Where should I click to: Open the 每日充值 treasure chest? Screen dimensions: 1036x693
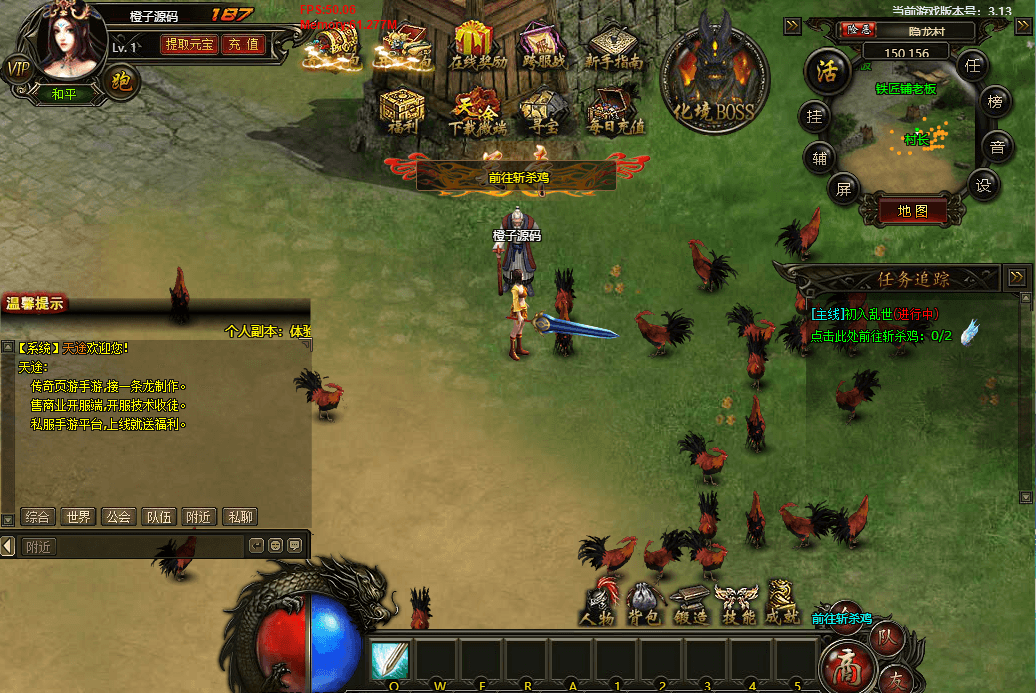click(616, 111)
